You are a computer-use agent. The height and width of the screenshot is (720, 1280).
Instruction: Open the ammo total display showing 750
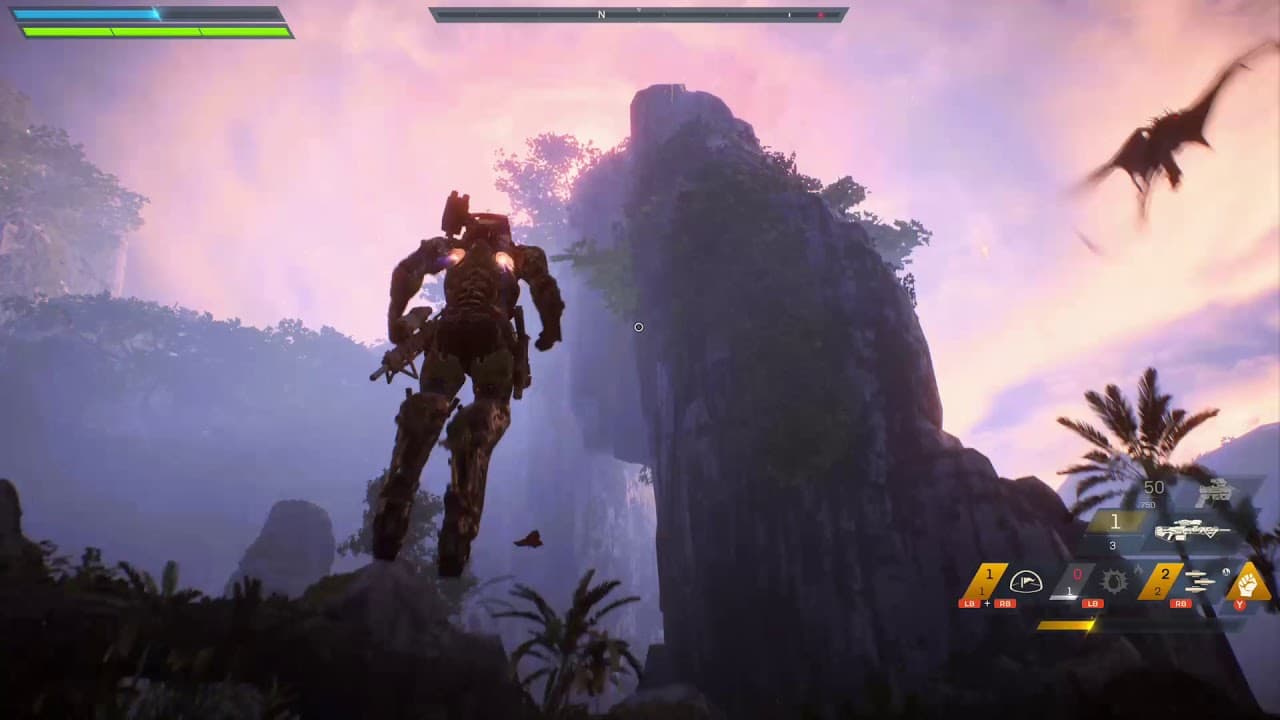tap(1148, 503)
